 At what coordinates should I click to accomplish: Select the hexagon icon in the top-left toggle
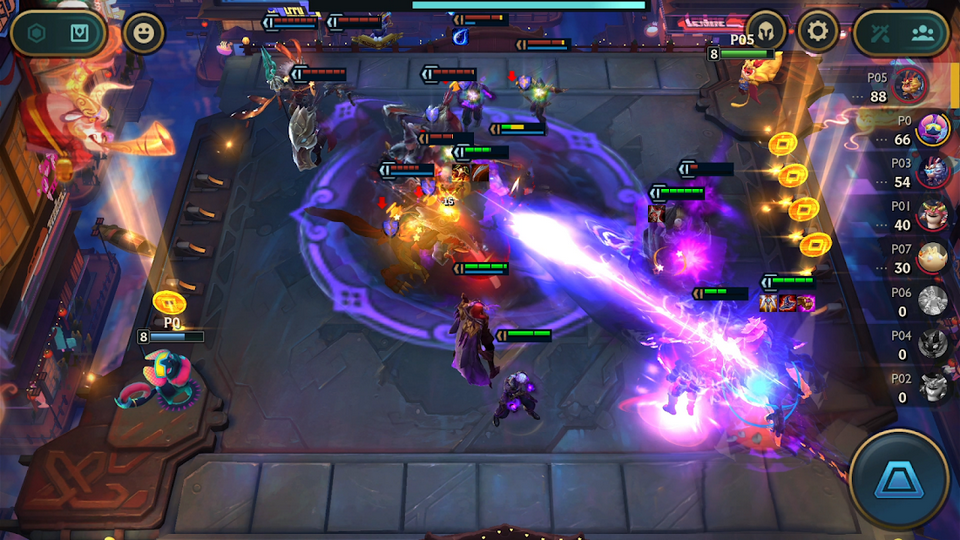tap(37, 33)
